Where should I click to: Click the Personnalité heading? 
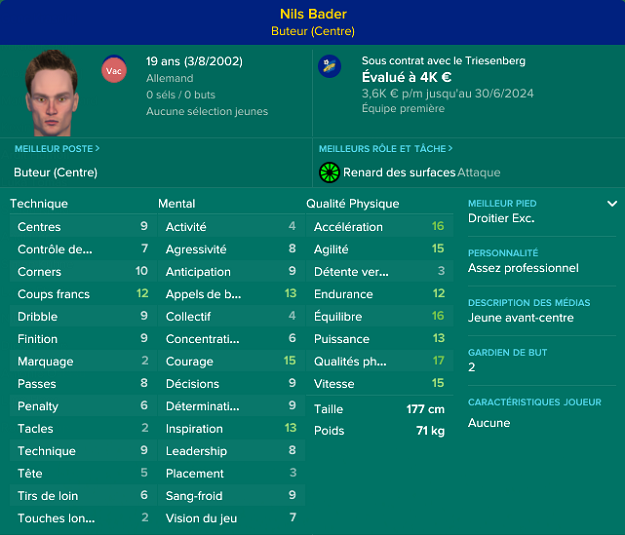pos(503,253)
